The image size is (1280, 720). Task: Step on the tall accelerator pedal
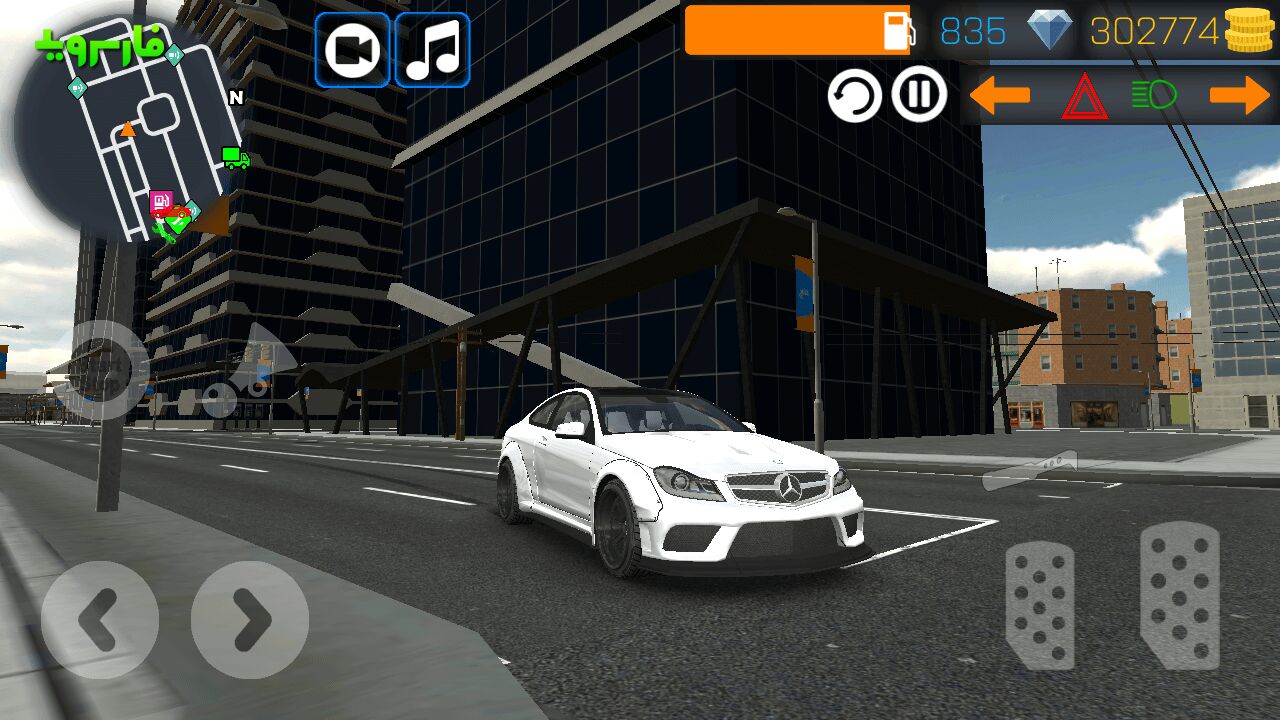tap(1180, 595)
